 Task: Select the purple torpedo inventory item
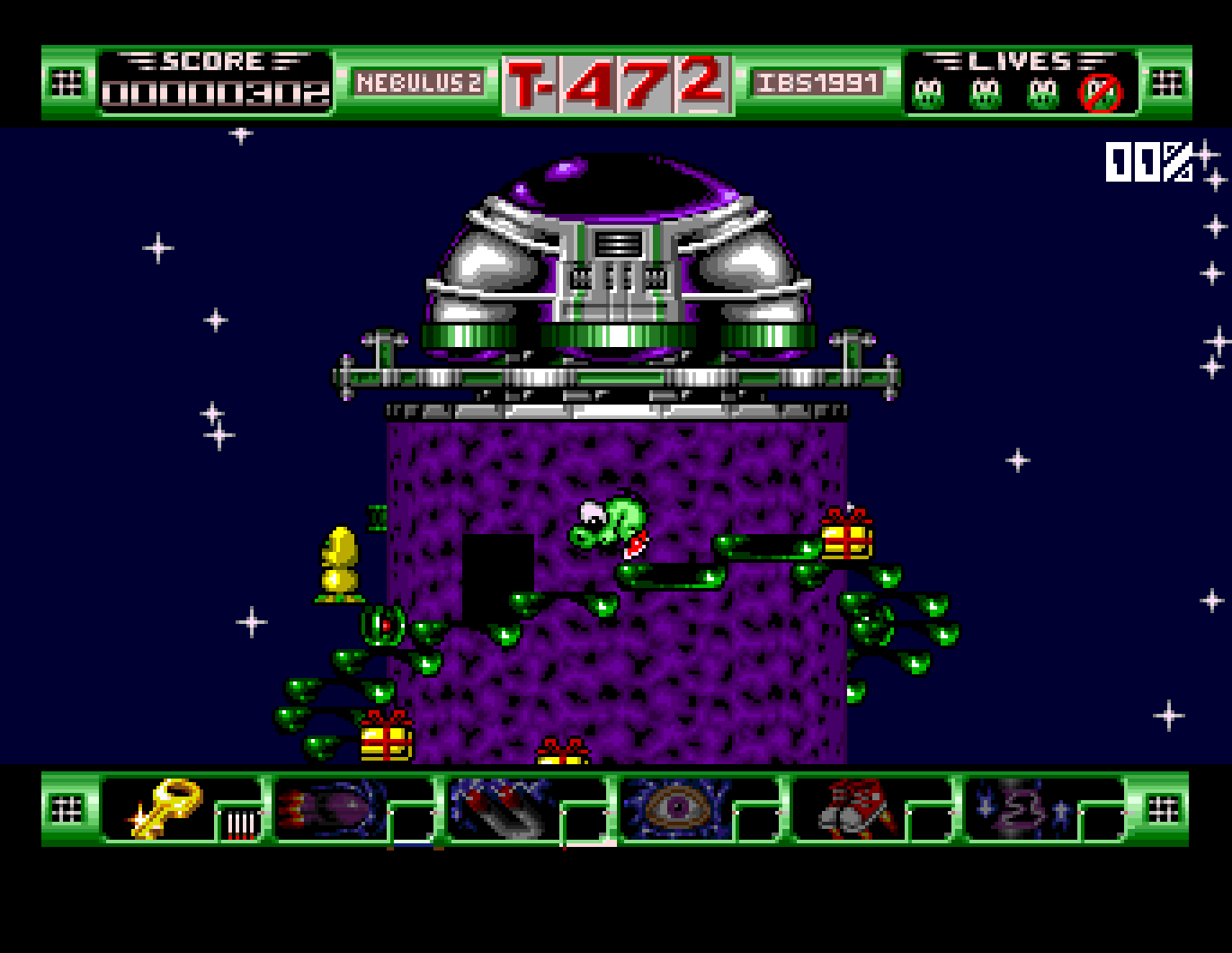point(328,809)
